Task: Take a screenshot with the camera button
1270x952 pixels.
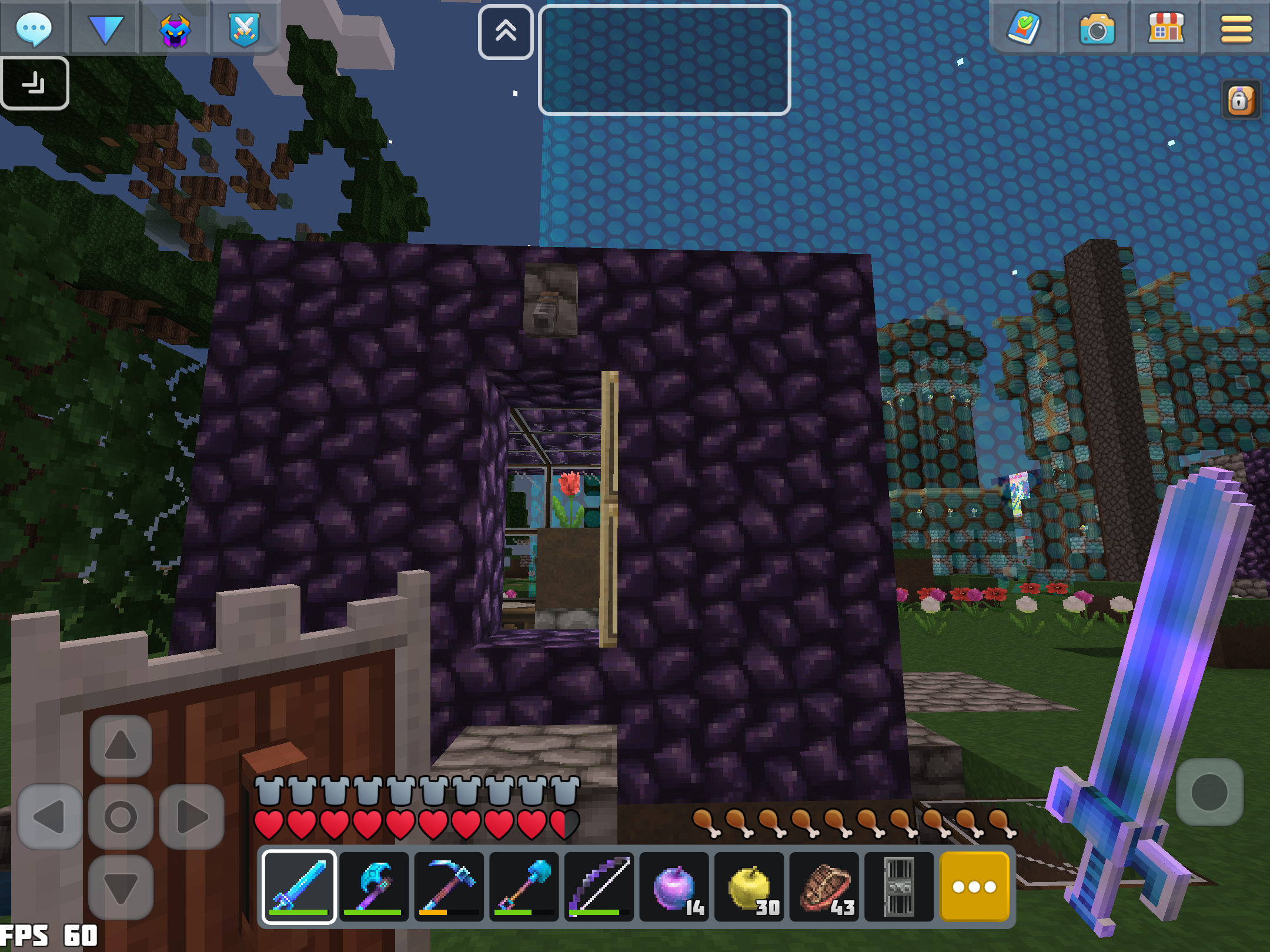Action: pyautogui.click(x=1096, y=28)
